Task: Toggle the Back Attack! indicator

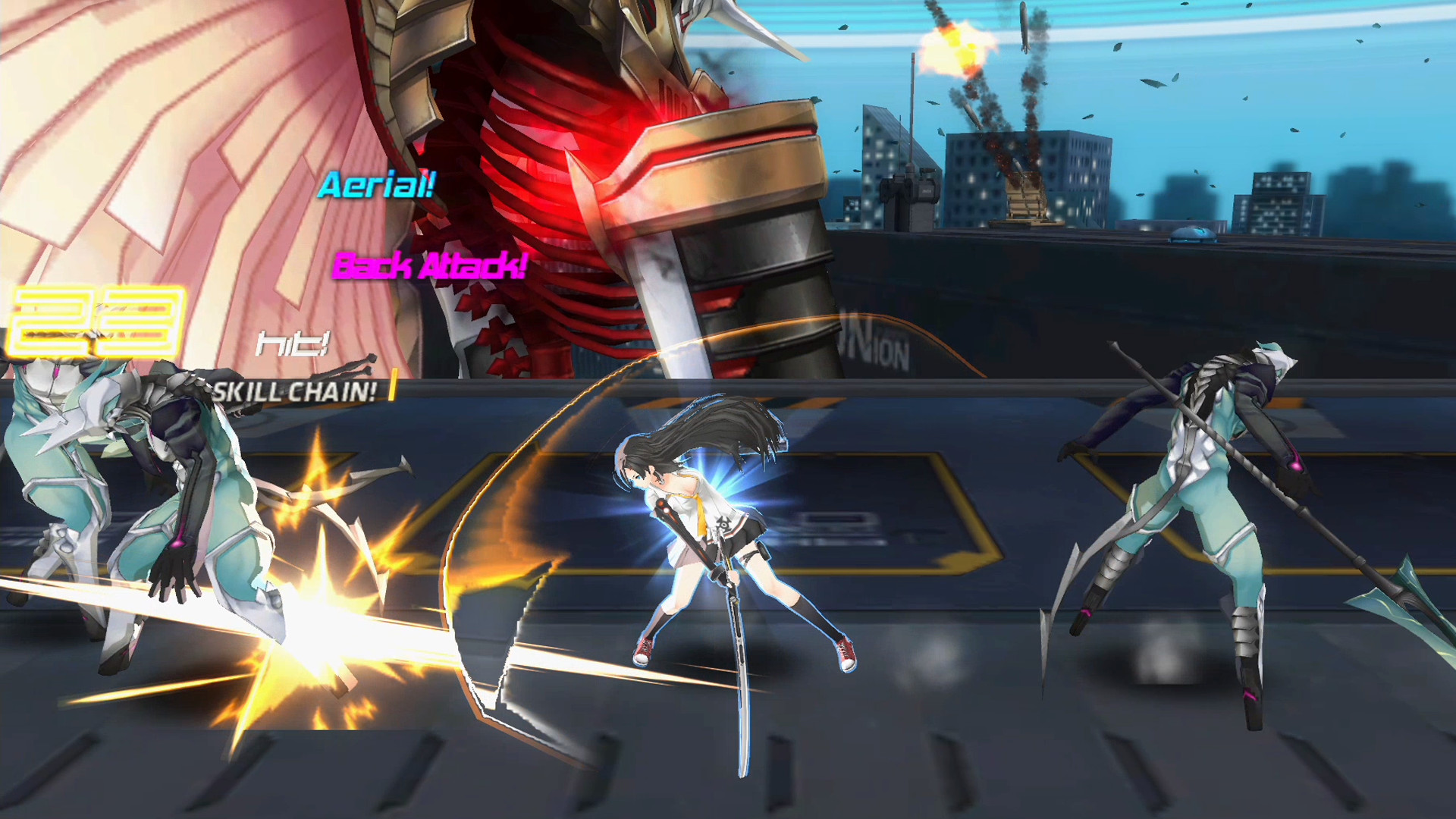Action: pyautogui.click(x=430, y=267)
